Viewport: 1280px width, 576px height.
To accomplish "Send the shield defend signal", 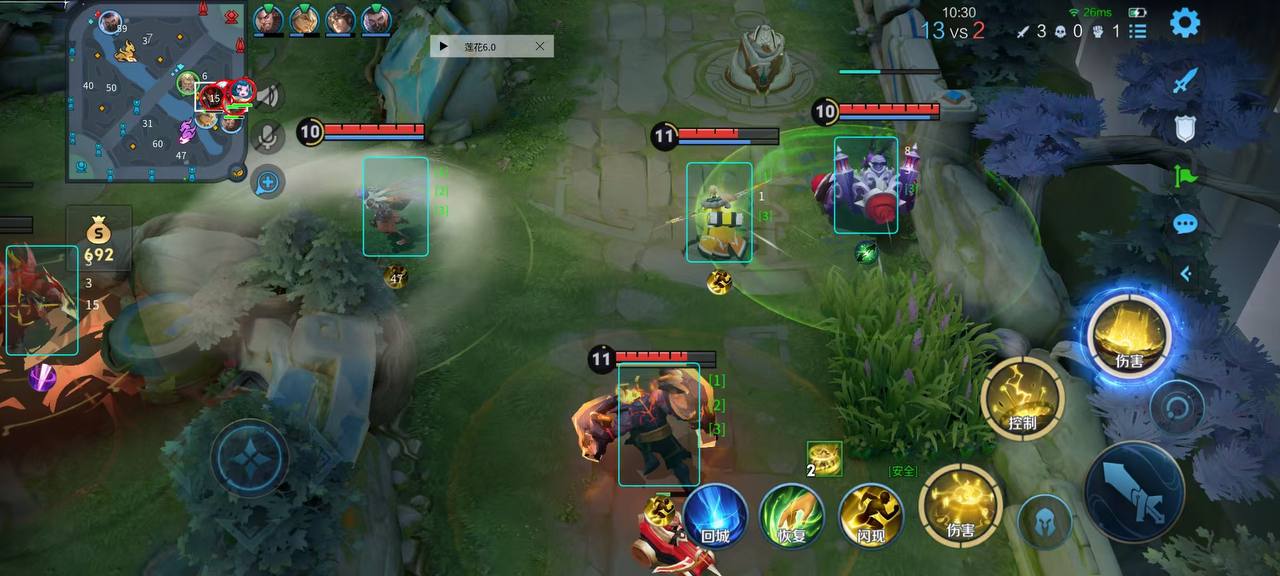I will tap(1185, 128).
